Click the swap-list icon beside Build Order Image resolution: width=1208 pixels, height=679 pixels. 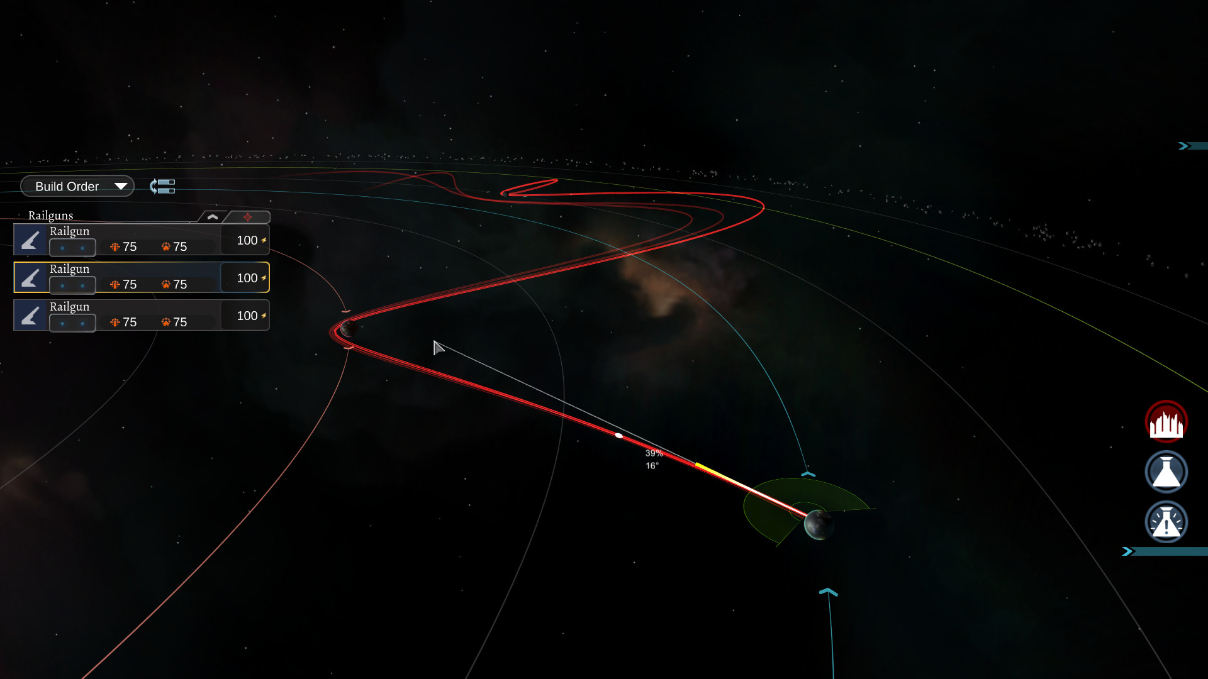coord(162,186)
